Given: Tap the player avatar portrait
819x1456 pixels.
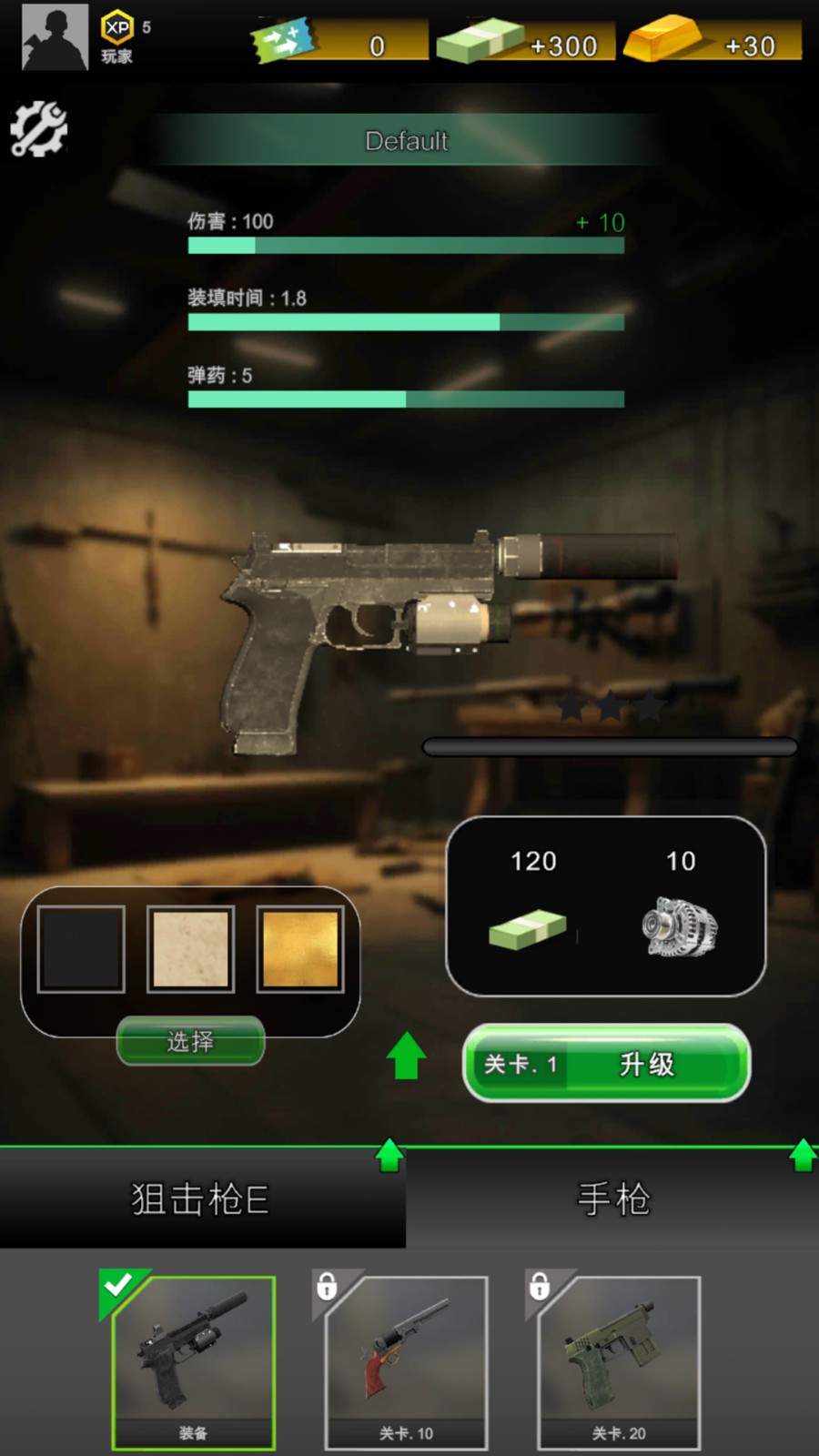Looking at the screenshot, I should pyautogui.click(x=55, y=37).
